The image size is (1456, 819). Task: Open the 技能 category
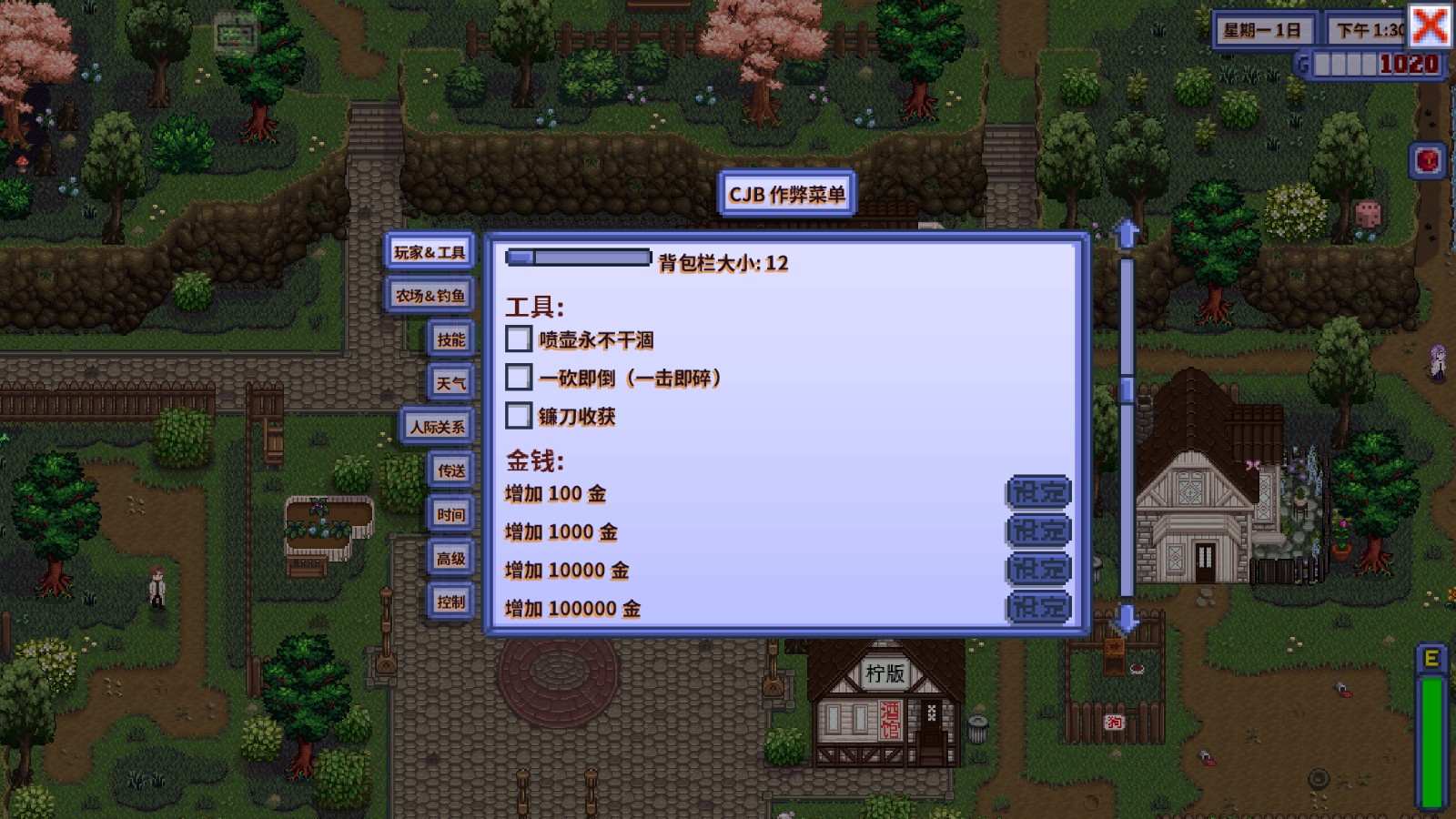(450, 339)
